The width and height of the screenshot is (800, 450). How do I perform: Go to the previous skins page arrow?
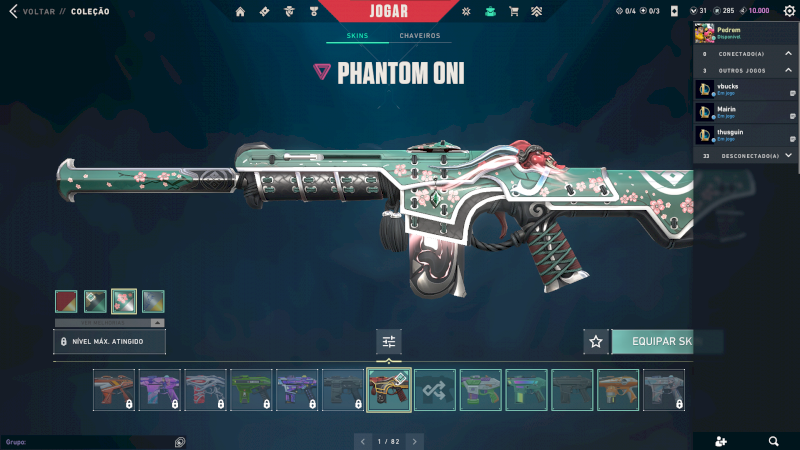[363, 441]
